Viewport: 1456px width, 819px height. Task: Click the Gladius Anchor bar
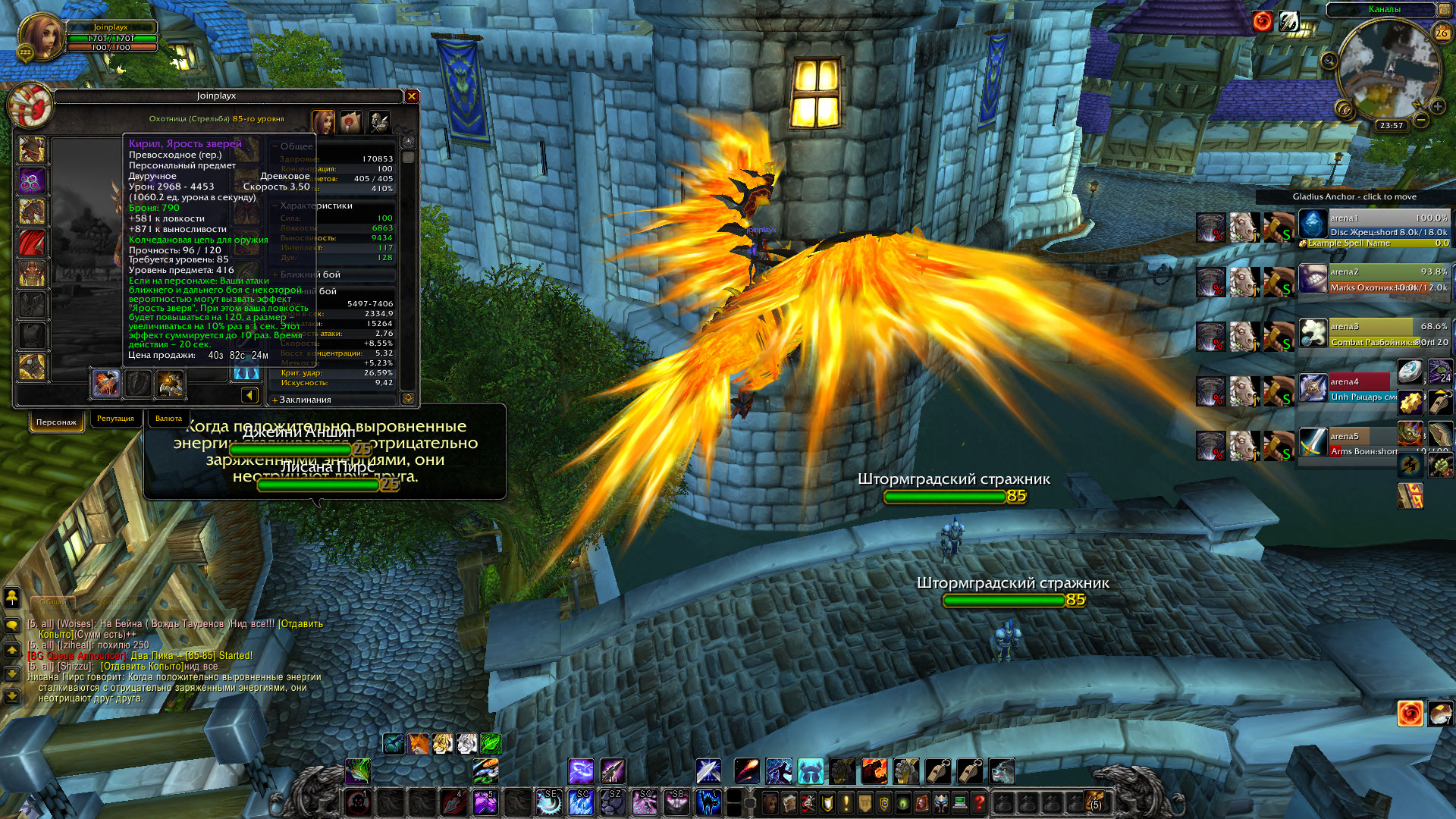(1354, 196)
